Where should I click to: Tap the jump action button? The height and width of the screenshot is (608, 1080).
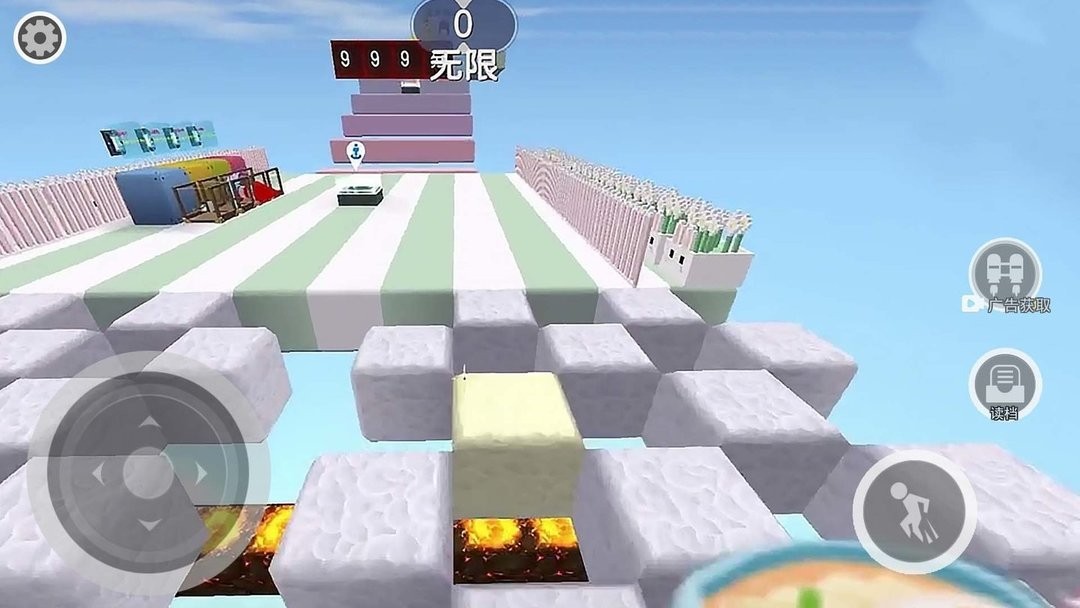click(x=914, y=511)
